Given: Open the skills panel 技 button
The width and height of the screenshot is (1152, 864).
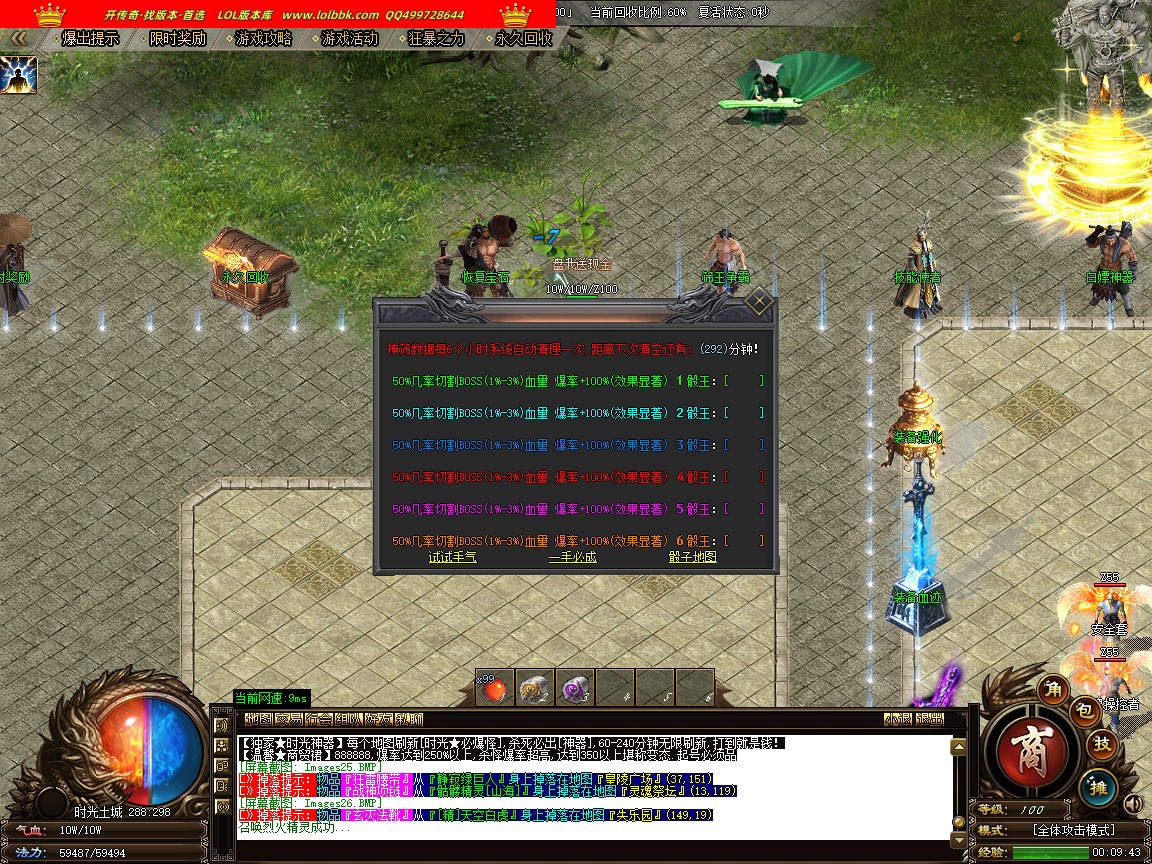Looking at the screenshot, I should point(1102,744).
